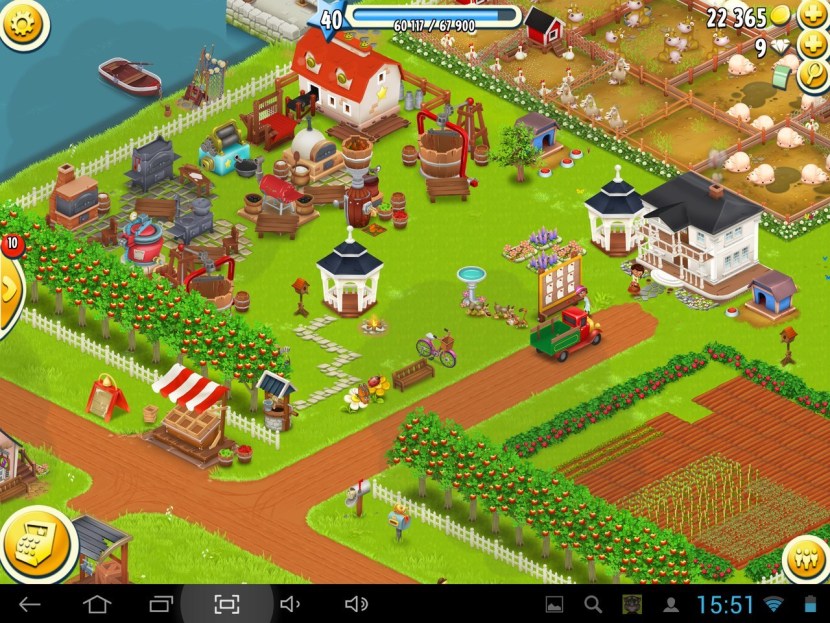Tap the magnifying glass button
Viewport: 830px width, 623px height.
[814, 79]
